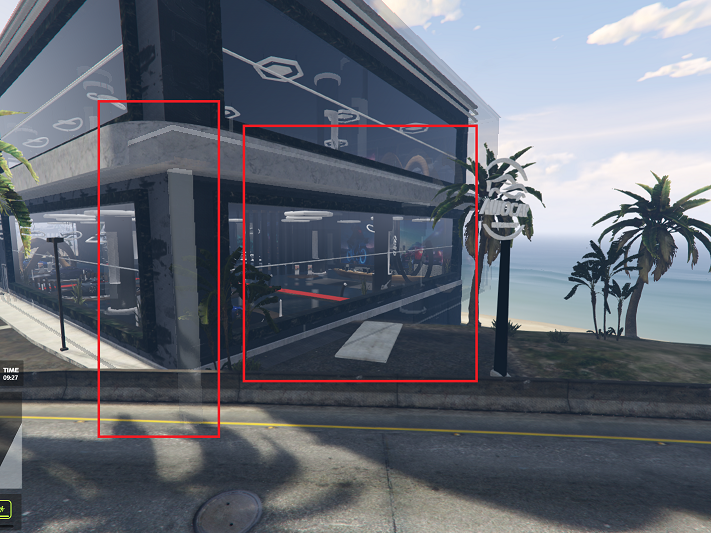The width and height of the screenshot is (711, 533).
Task: Click the minimap panel at the screen edge
Action: coord(9,445)
